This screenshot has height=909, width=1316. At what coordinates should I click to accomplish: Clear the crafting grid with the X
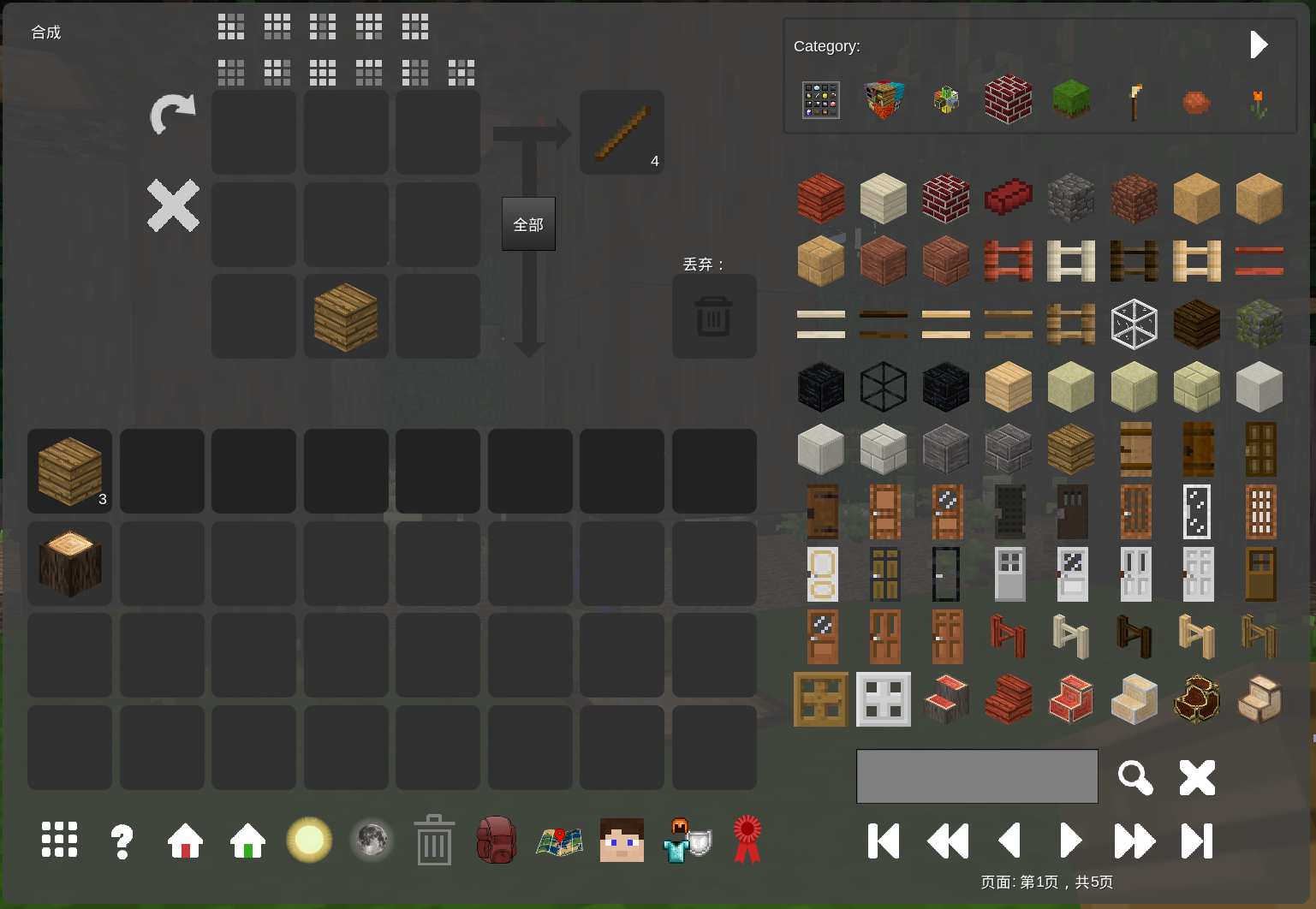(x=173, y=205)
